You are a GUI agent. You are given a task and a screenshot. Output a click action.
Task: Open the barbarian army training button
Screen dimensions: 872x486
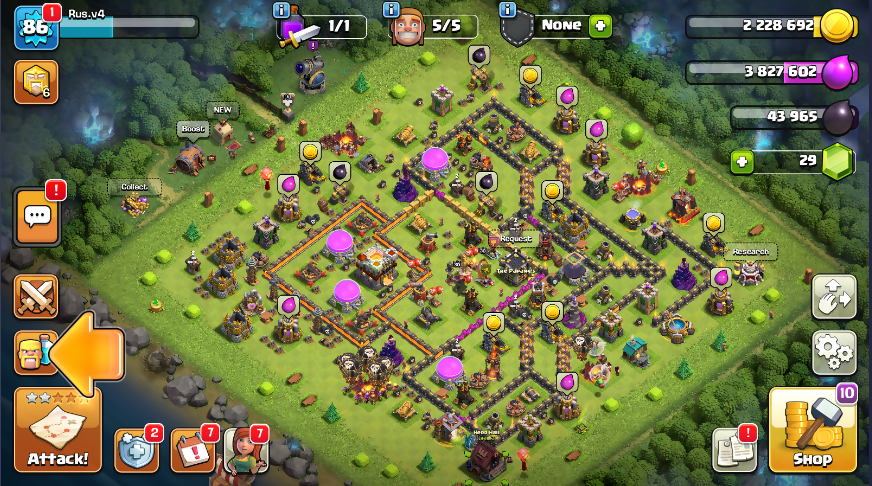30,353
